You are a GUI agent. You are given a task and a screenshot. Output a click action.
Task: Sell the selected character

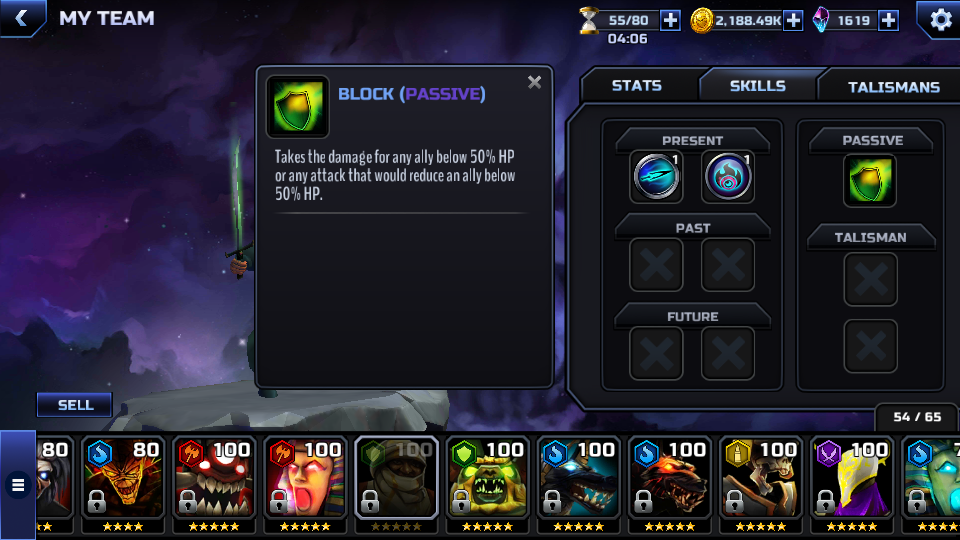75,405
